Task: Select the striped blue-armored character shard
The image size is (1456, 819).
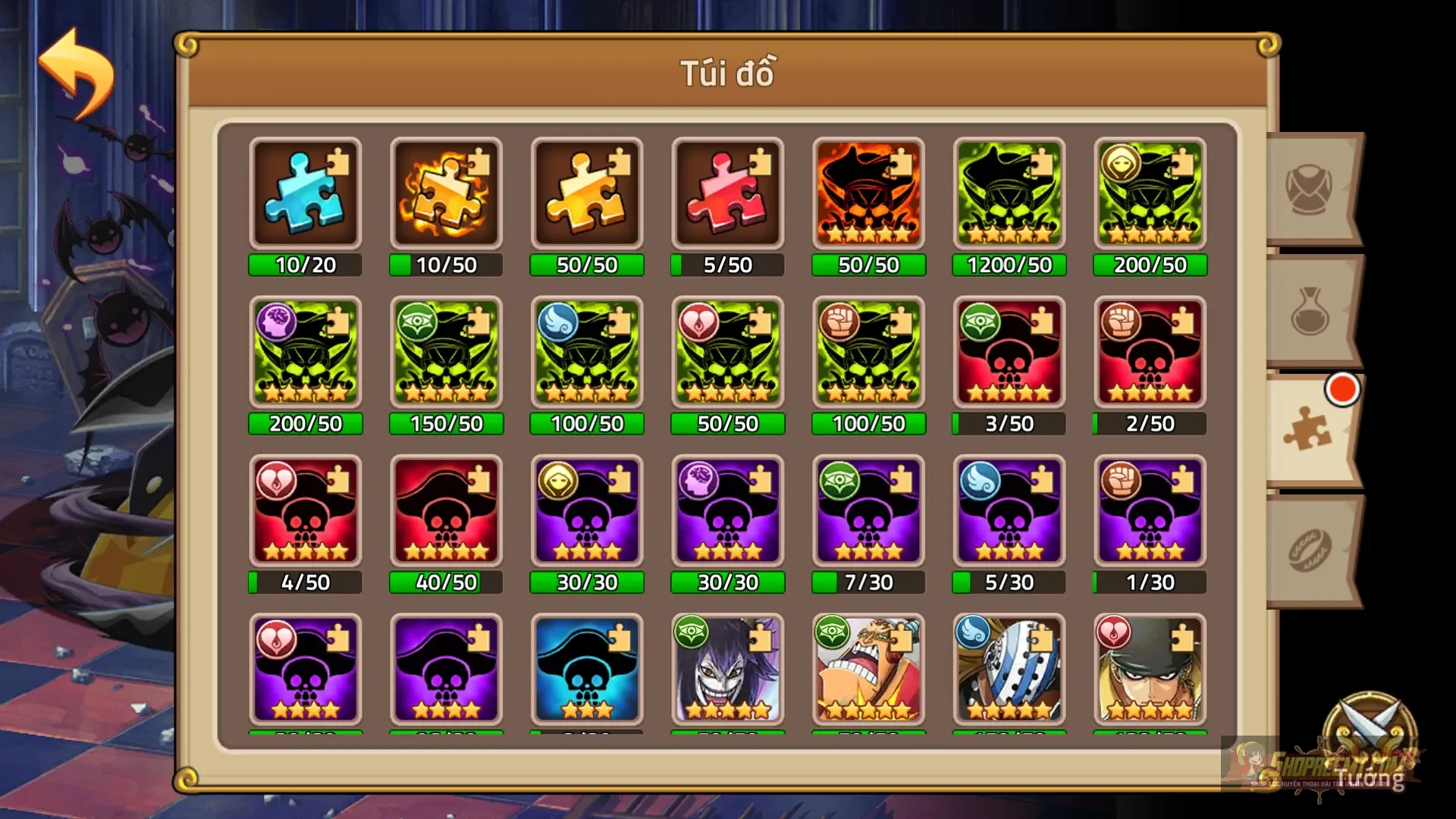Action: point(1009,671)
